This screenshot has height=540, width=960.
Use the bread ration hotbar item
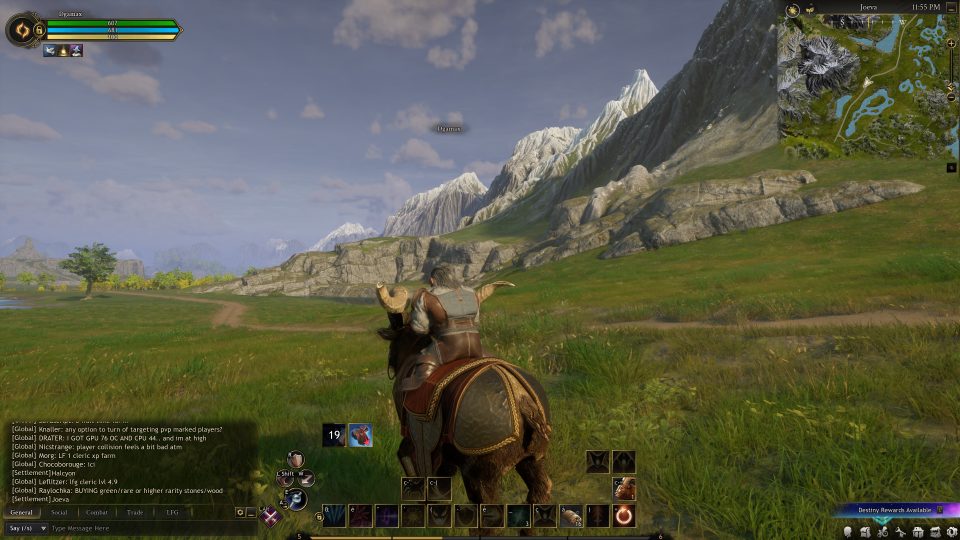tap(571, 516)
